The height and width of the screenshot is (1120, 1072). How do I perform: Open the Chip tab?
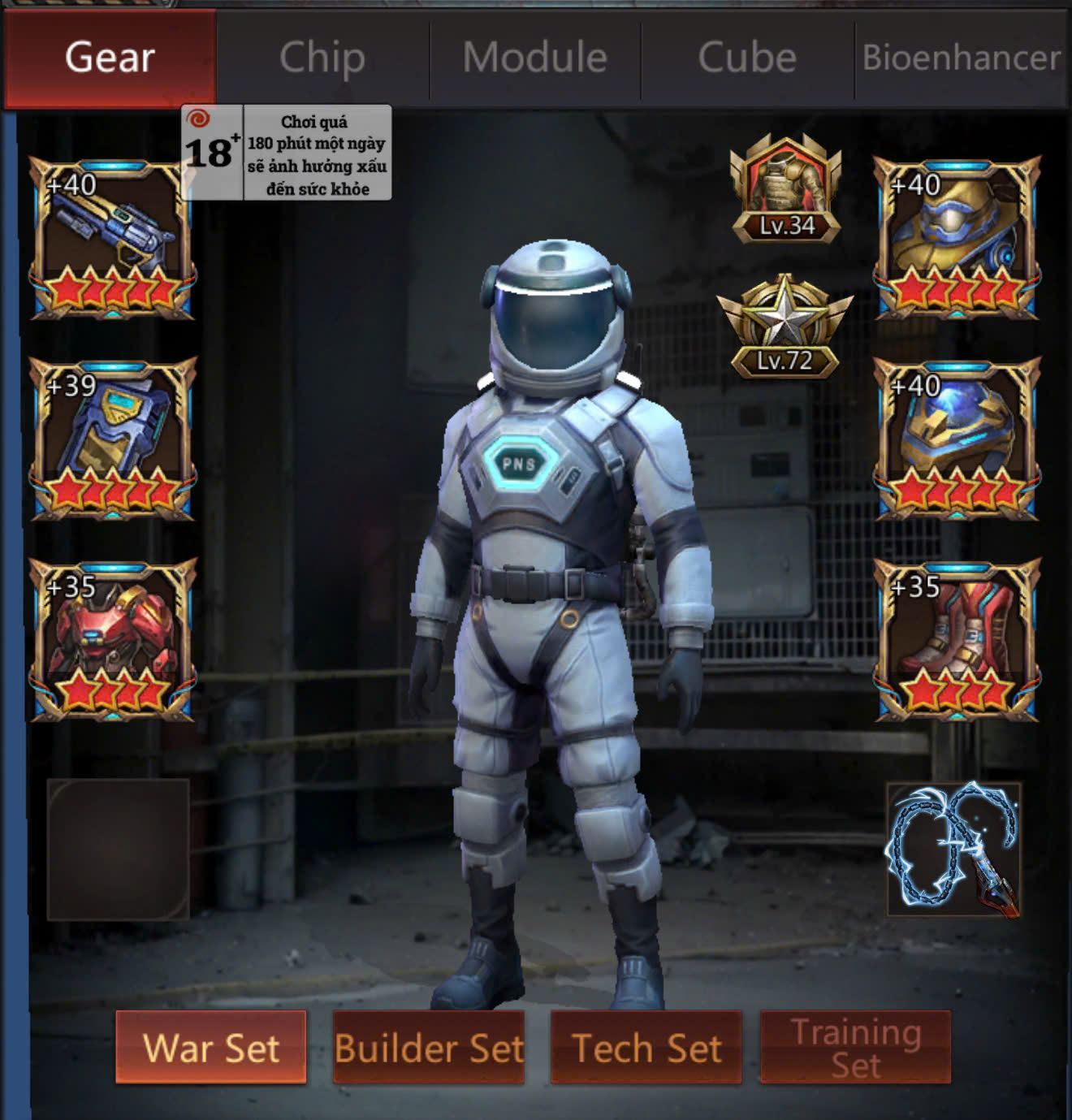tap(322, 58)
